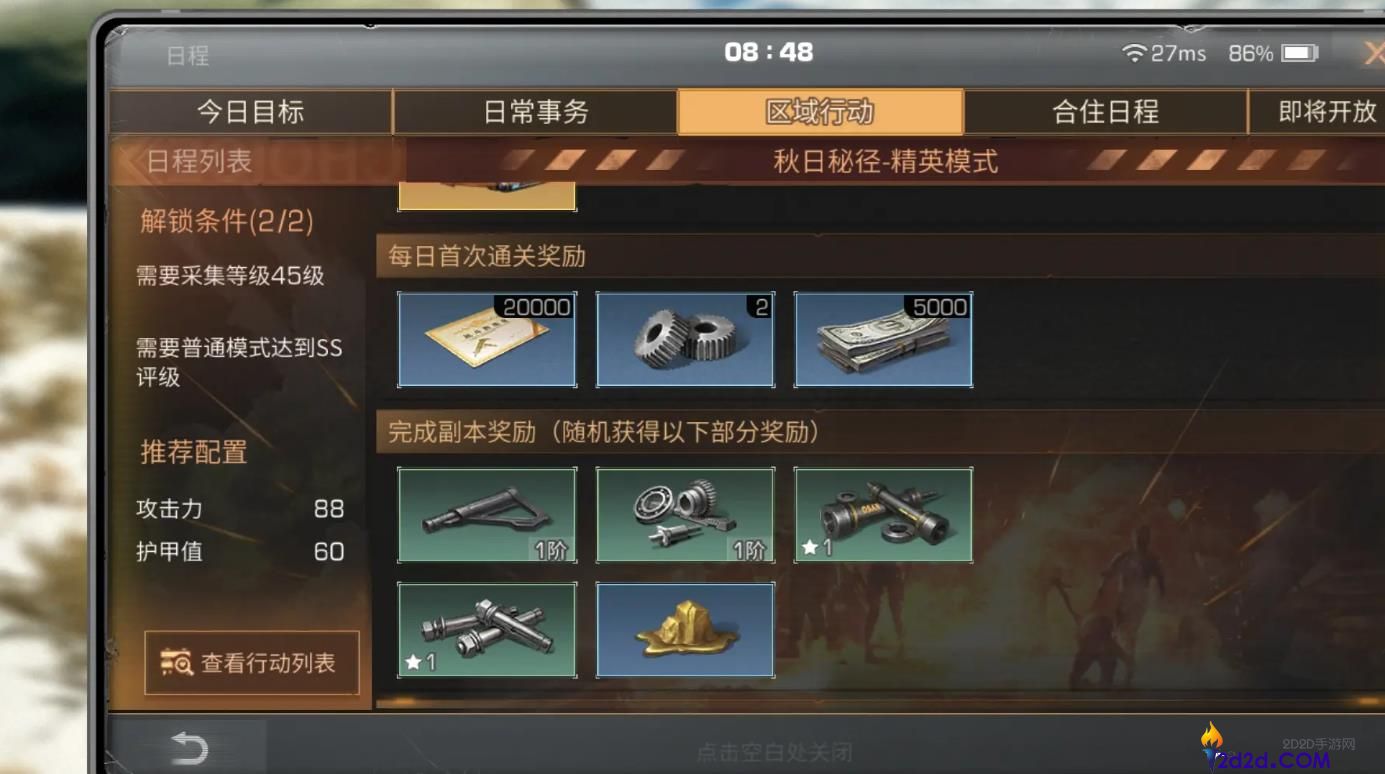This screenshot has width=1385, height=774.
Task: Select the 1阶 gear and bolt parts icon
Action: (x=684, y=515)
